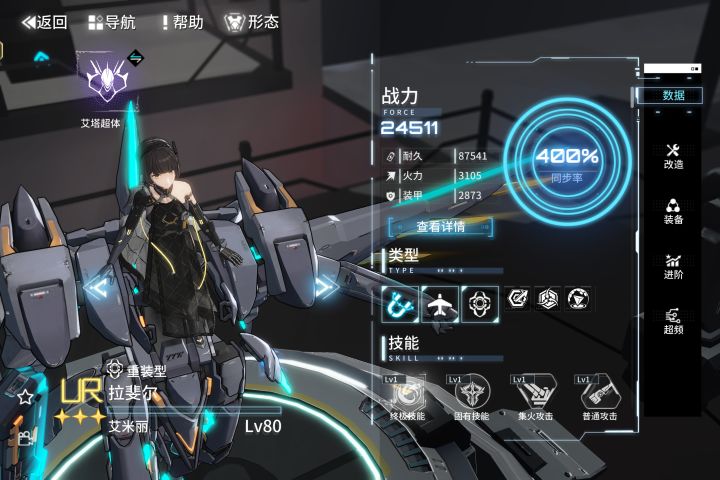Open the 帮助 help page
Viewport: 720px width, 480px height.
[181, 22]
